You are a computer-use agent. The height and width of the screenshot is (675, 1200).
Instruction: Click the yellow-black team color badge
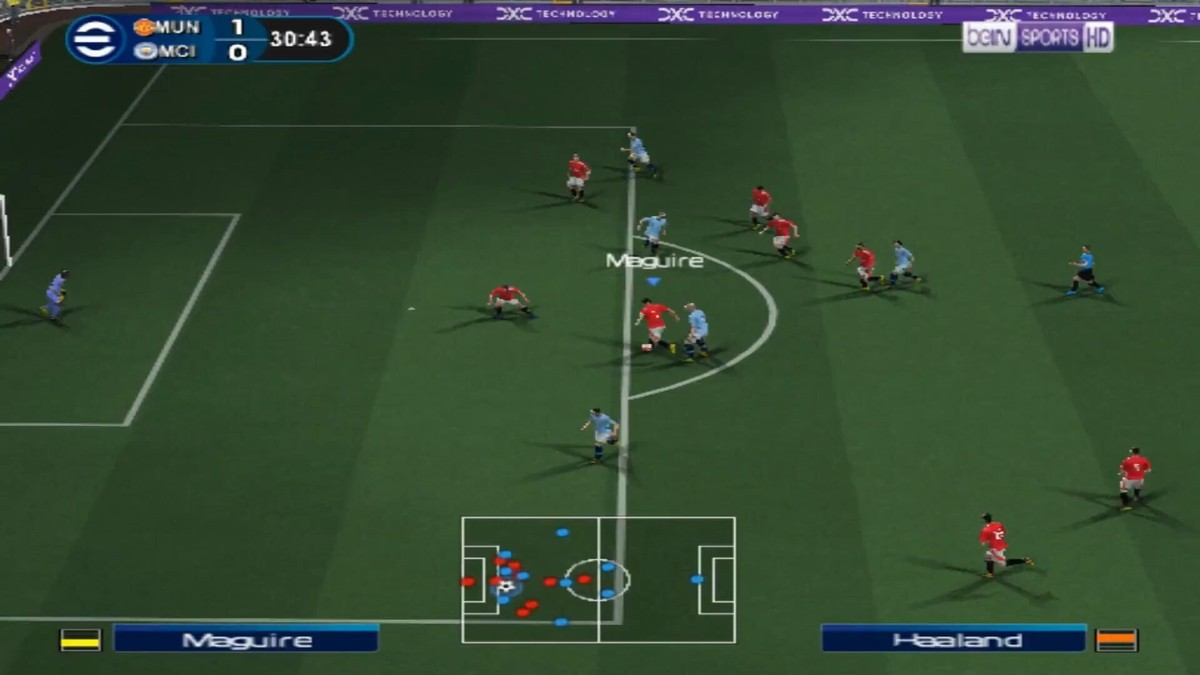click(x=81, y=640)
